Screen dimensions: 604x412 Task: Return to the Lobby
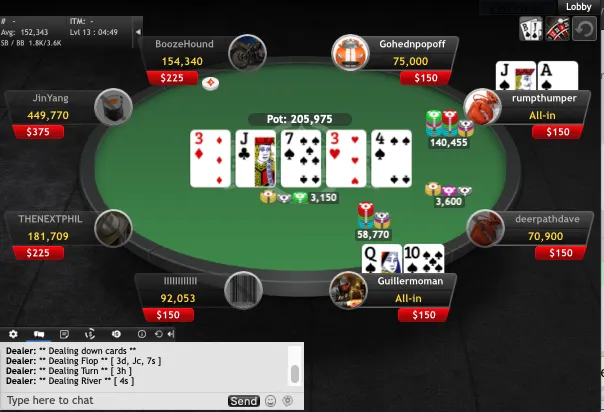pos(578,6)
